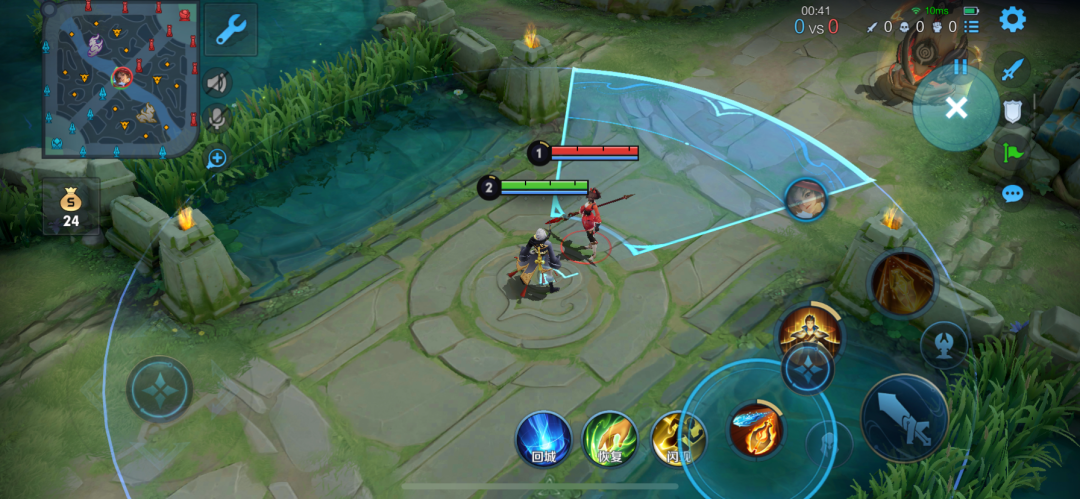Cast the 闪现 flash summoner spell
Screen dimensions: 1080x499
coord(678,438)
